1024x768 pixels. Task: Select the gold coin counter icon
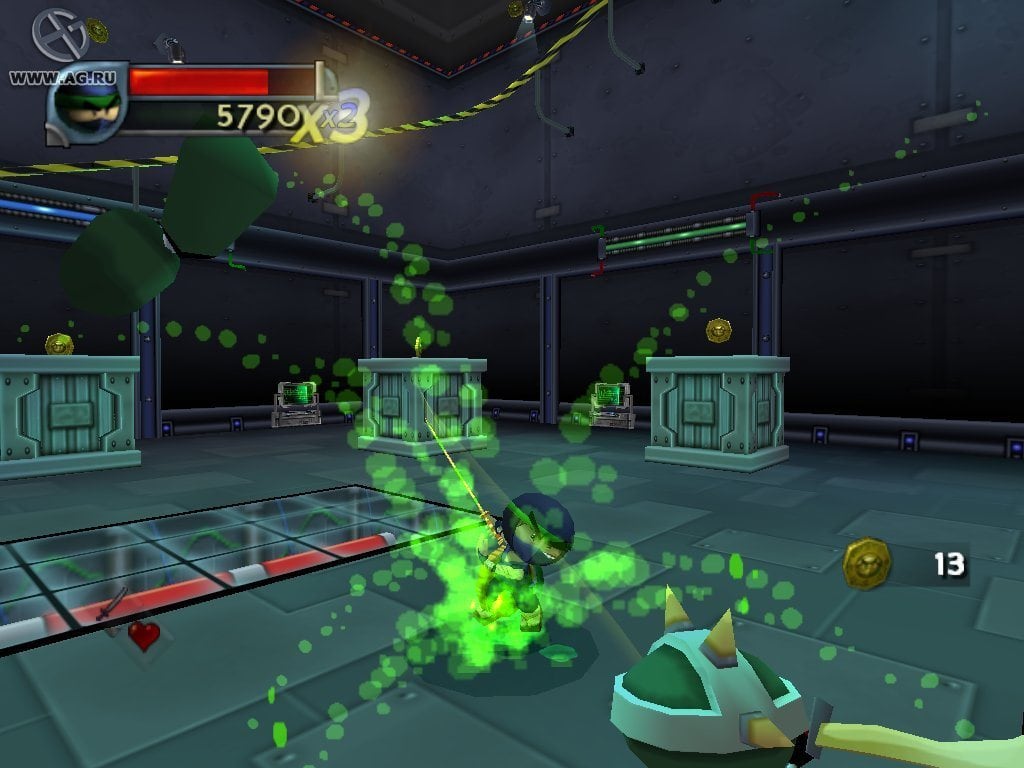[x=866, y=563]
